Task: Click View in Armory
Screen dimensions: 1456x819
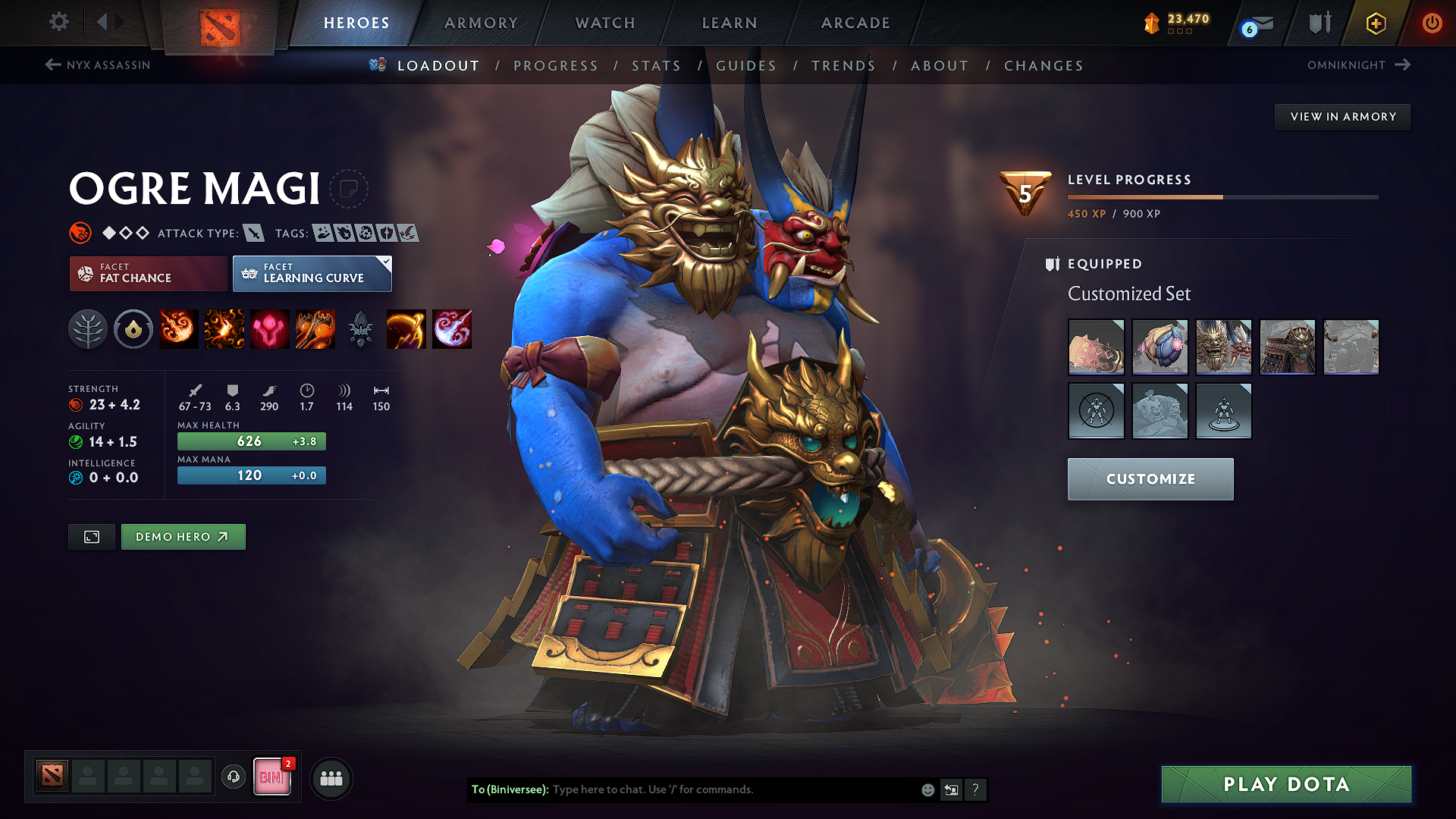Action: [1342, 116]
